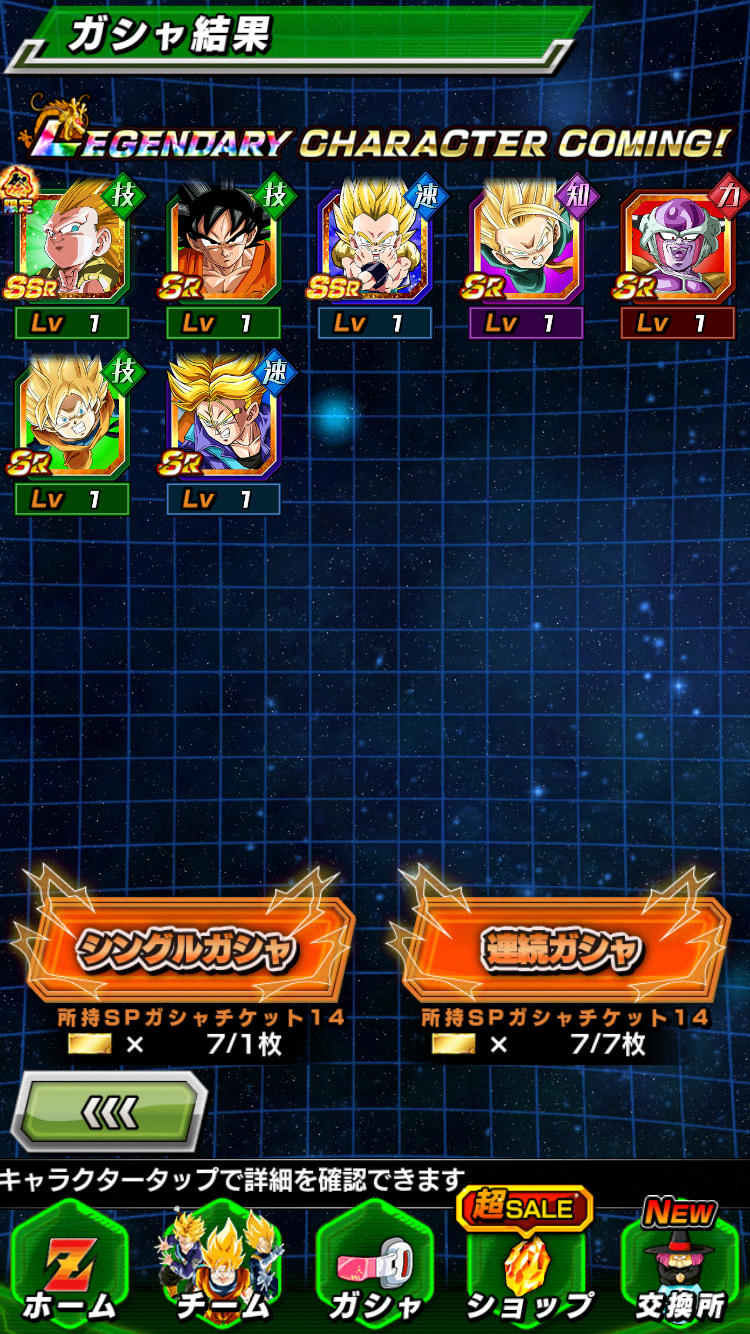Select the blue SSR Super Saiyan 3 card
Image resolution: width=750 pixels, height=1334 pixels.
click(x=375, y=246)
